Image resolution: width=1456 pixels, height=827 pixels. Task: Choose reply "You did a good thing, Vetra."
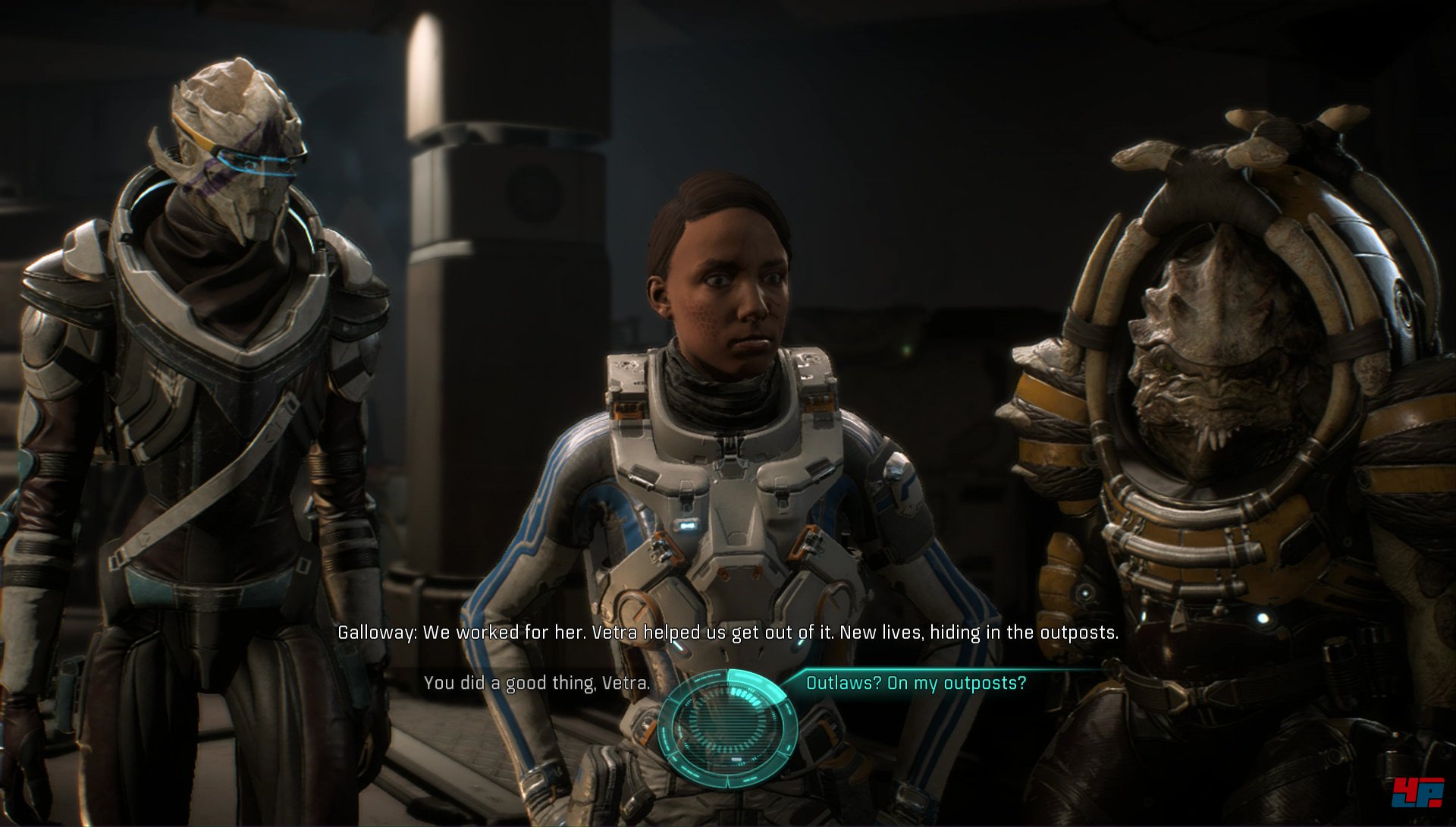pos(536,683)
